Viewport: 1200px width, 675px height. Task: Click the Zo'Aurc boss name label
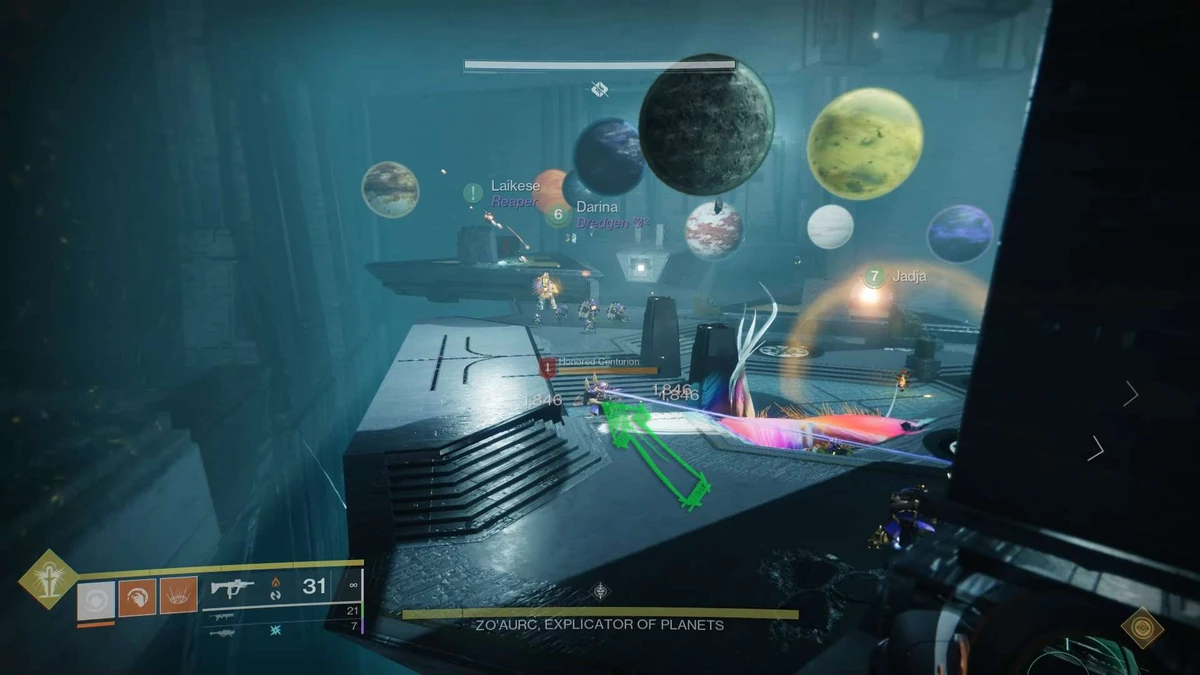(x=599, y=625)
